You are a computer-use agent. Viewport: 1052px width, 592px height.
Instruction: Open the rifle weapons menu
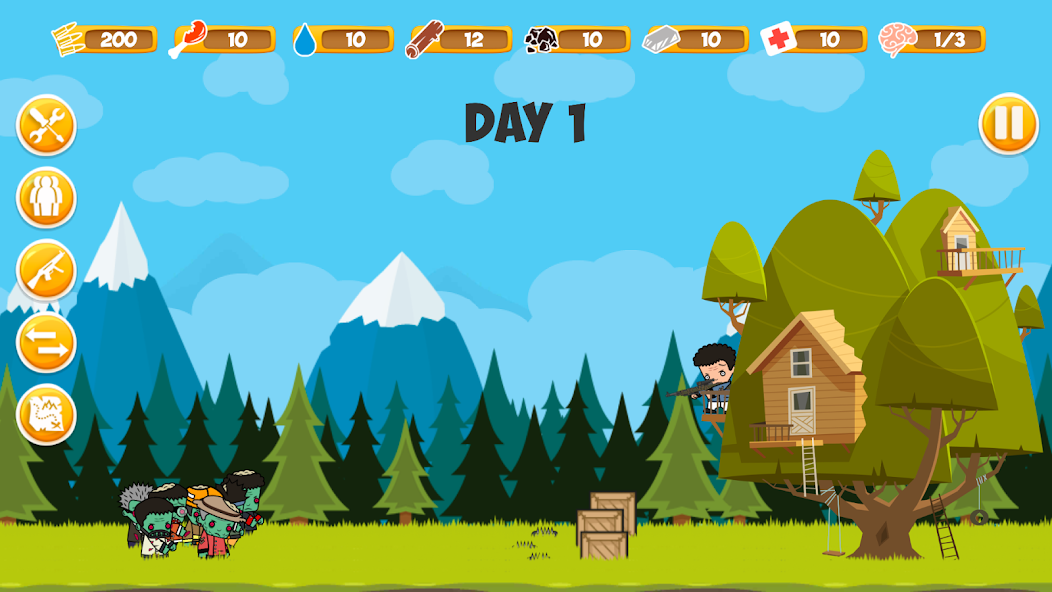click(46, 270)
